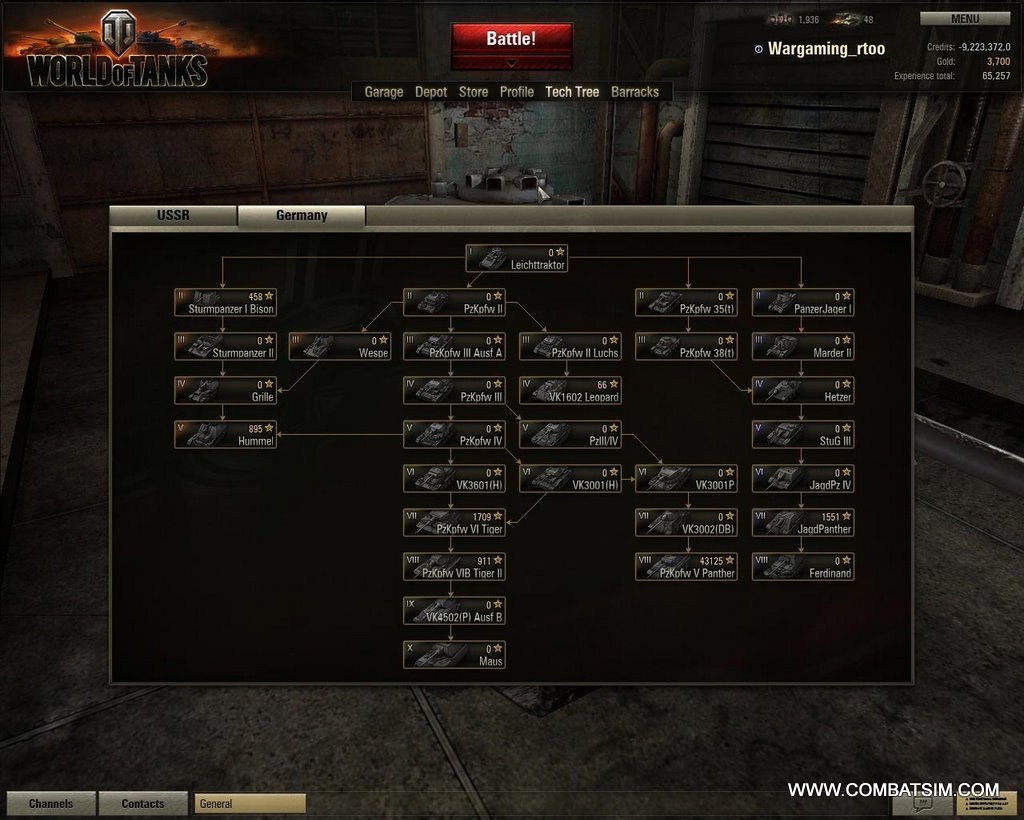Open the MENU button
Image resolution: width=1024 pixels, height=820 pixels.
[965, 18]
